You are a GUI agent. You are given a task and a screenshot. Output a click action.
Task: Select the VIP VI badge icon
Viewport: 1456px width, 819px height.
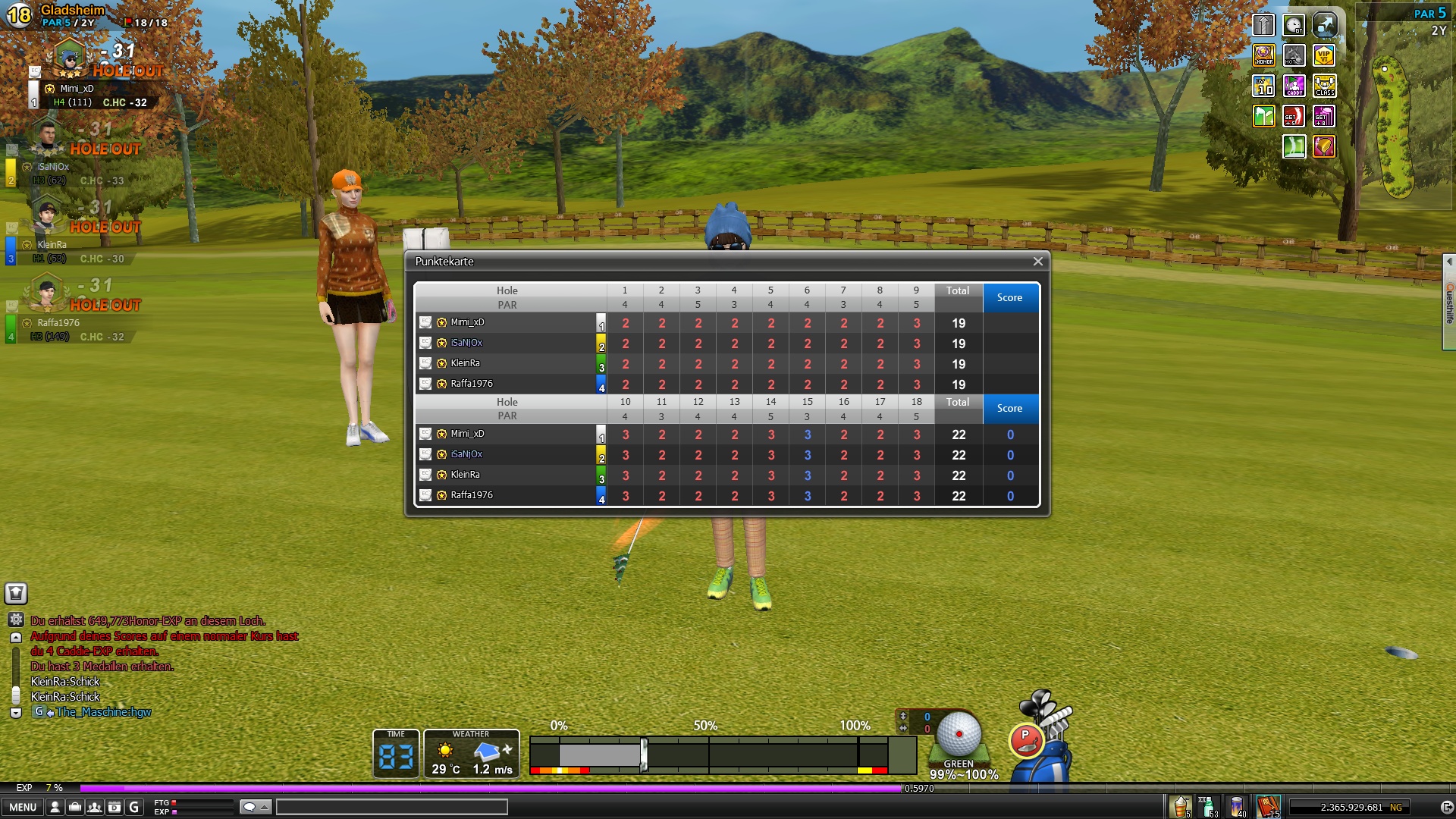tap(1324, 55)
